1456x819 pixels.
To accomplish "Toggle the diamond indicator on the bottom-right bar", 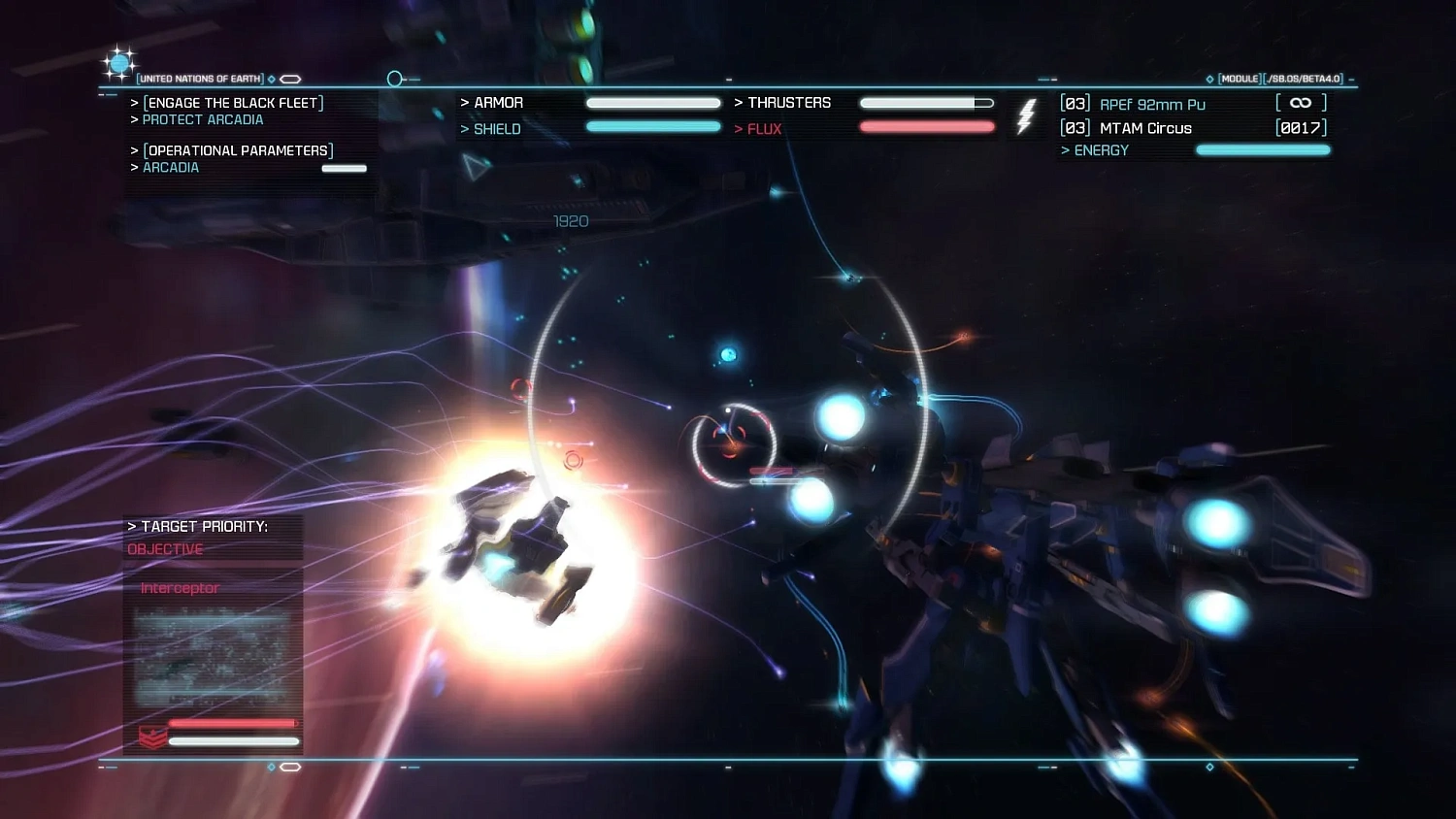I will pyautogui.click(x=1209, y=766).
